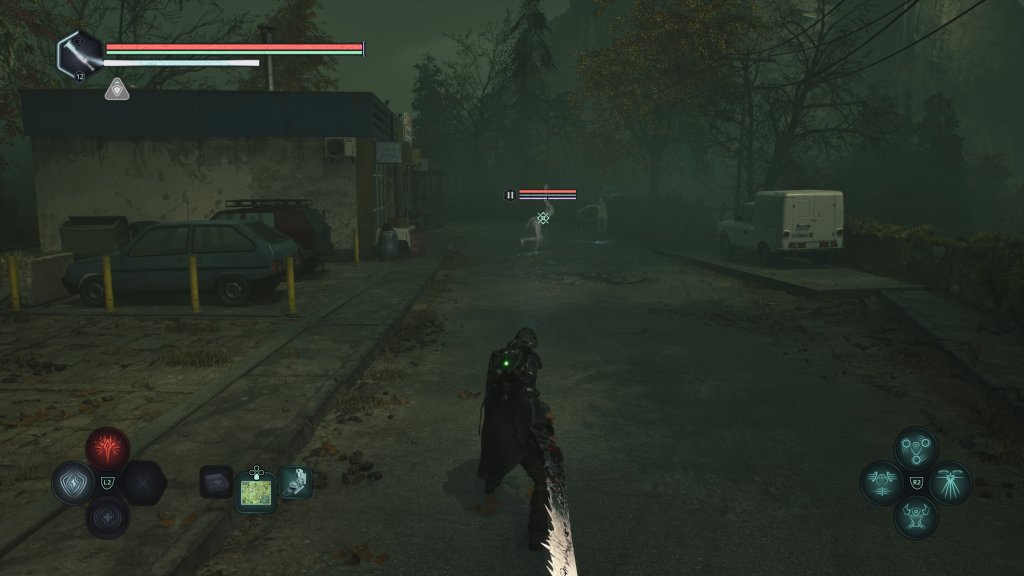The image size is (1024, 576).
Task: Use the healing cross ability
Action: (107, 517)
